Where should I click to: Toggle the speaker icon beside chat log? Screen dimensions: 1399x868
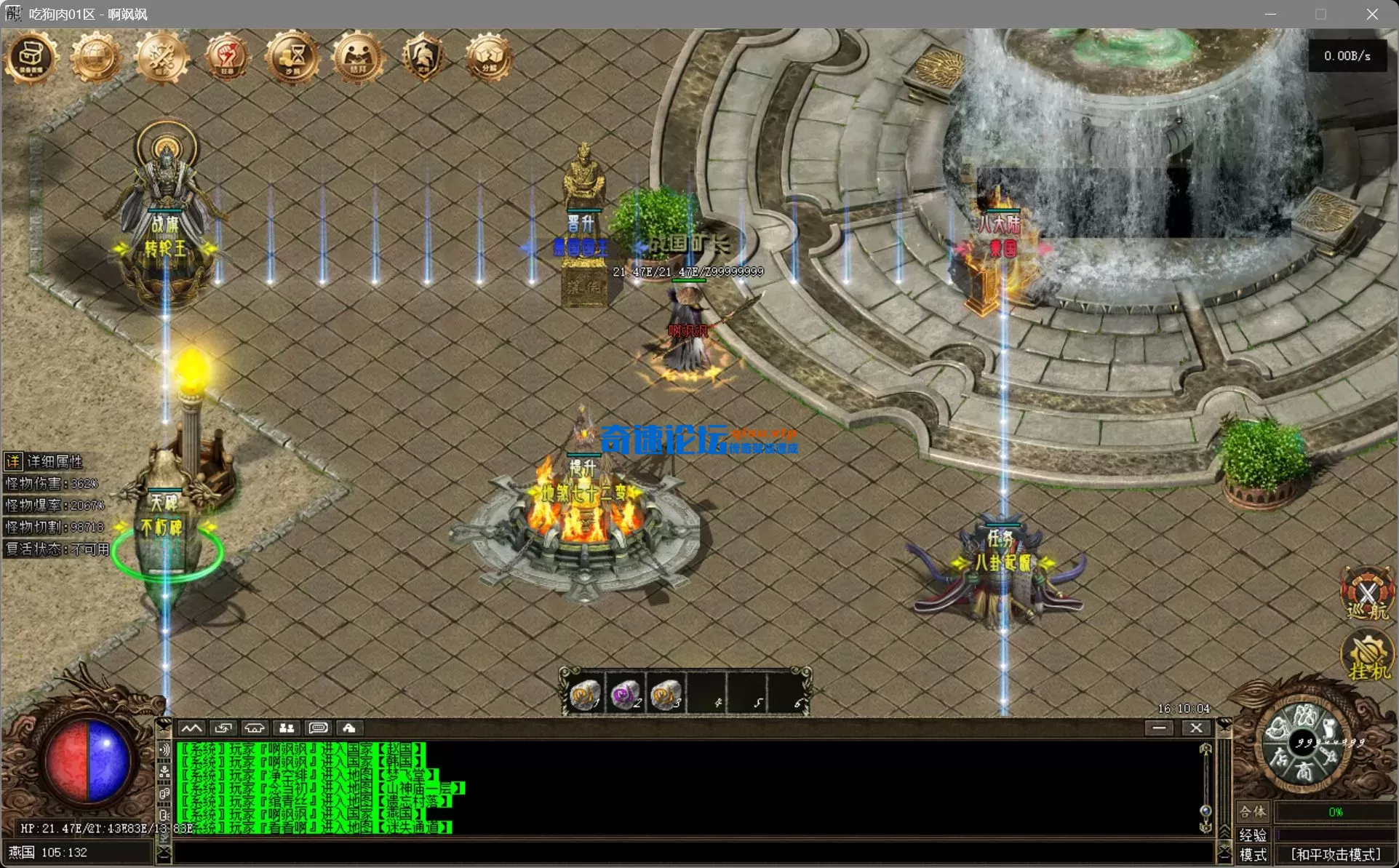[x=164, y=750]
